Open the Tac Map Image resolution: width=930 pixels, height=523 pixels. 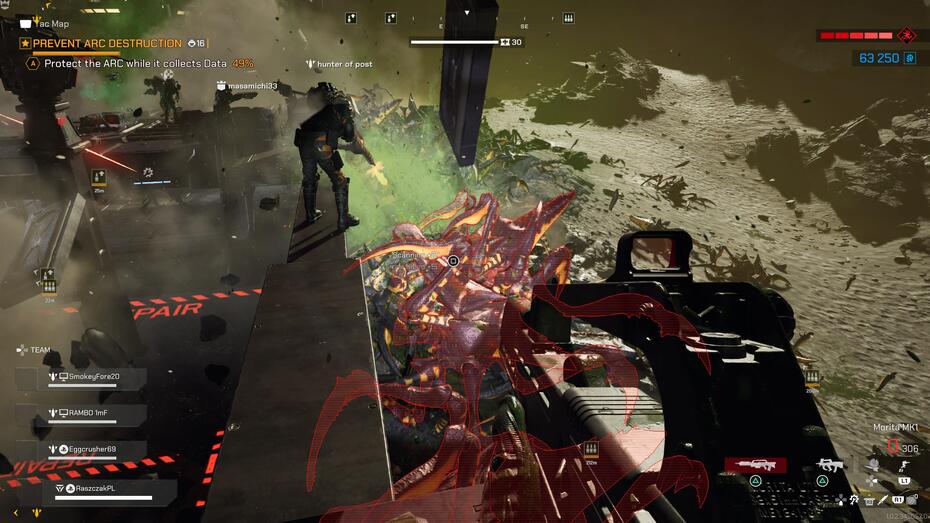(46, 23)
